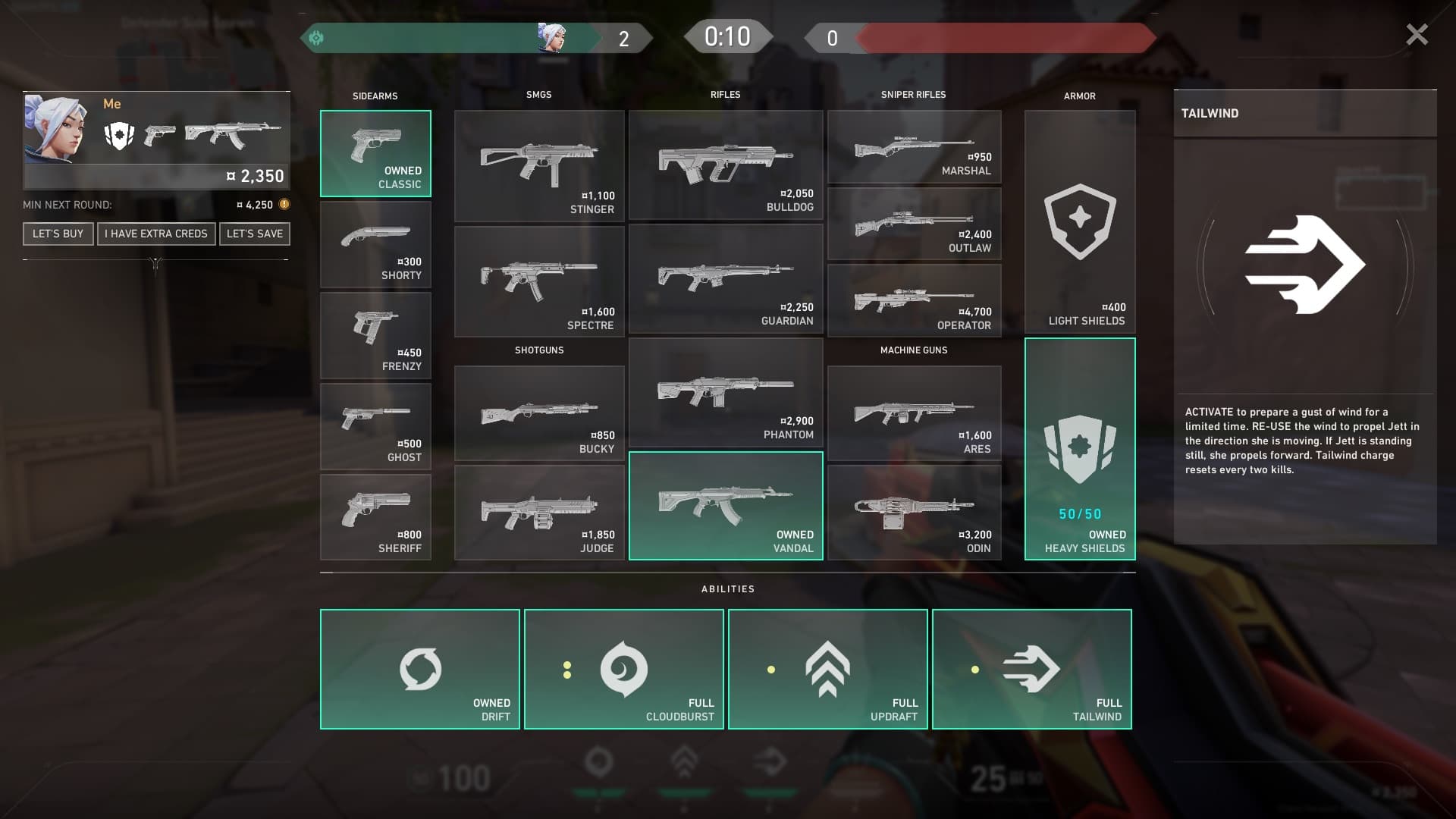
Task: Purchase the Spectre SMG
Action: tap(539, 281)
